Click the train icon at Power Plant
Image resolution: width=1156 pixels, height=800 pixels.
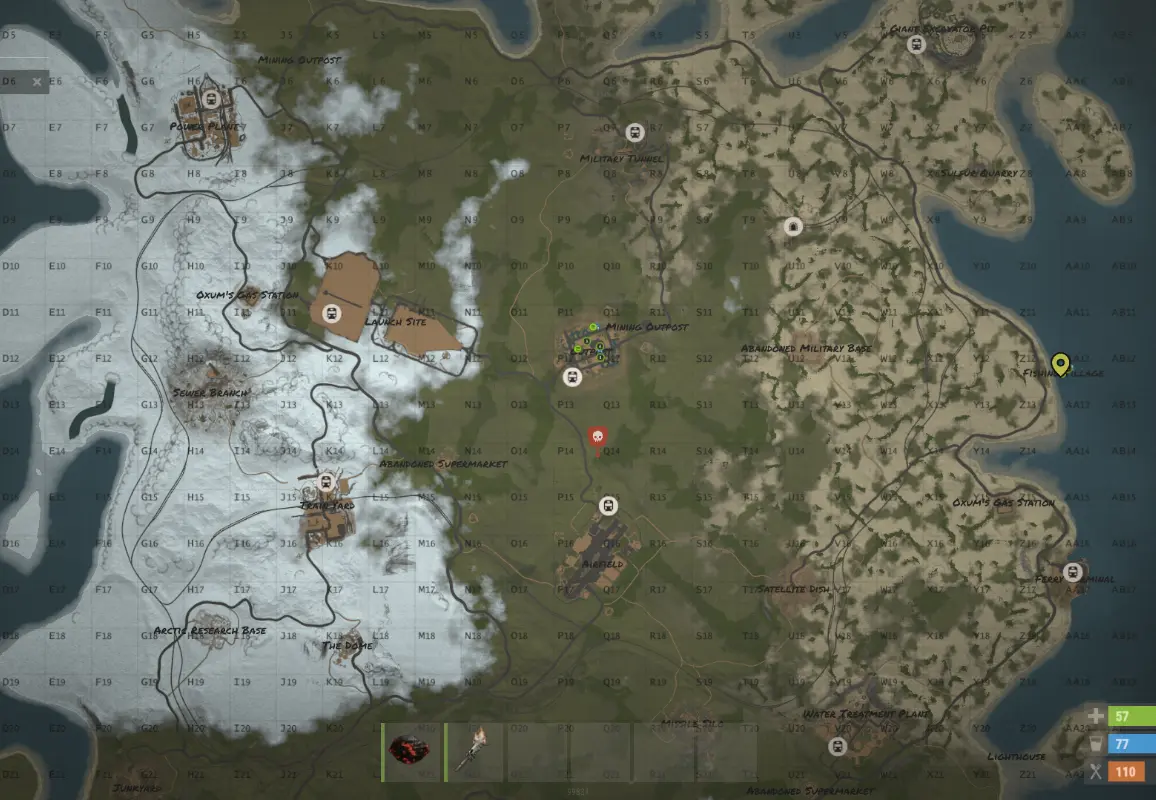(211, 99)
